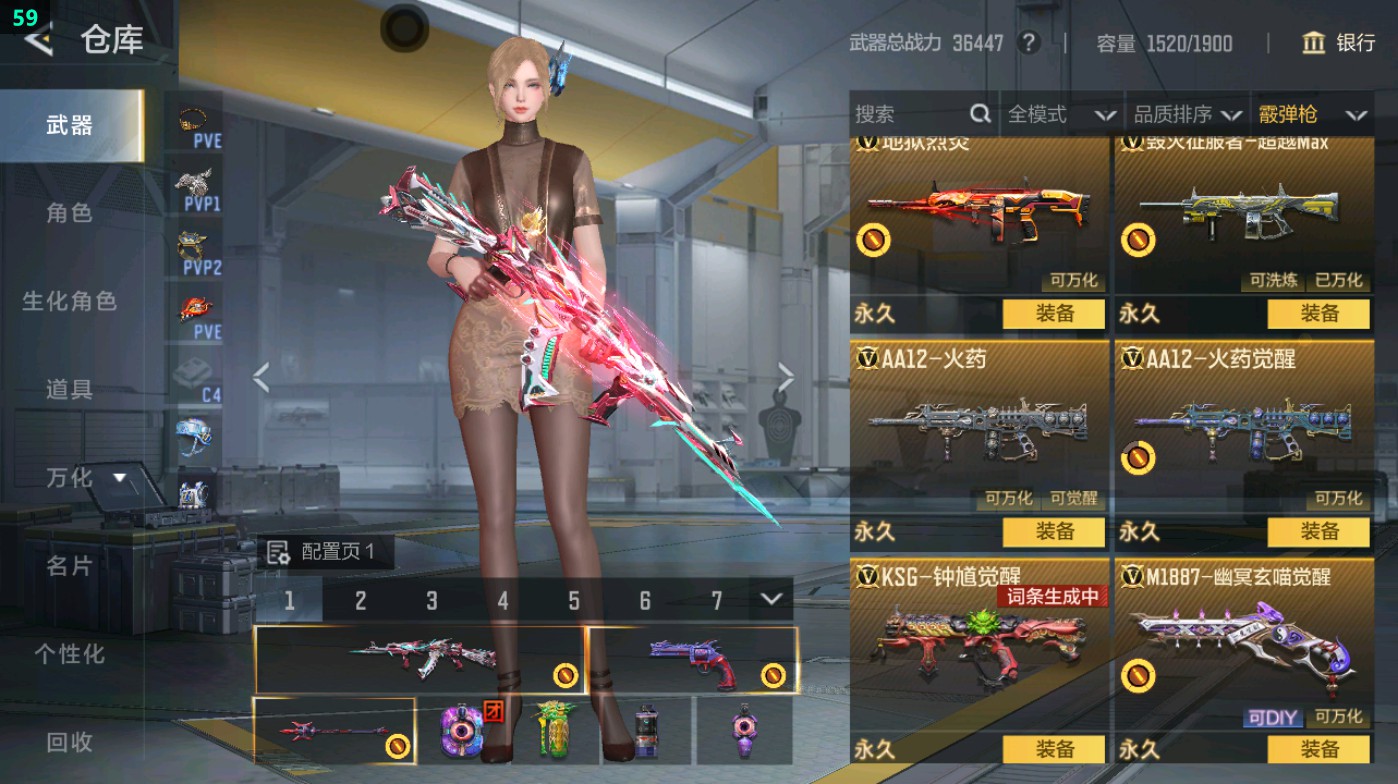Equip the M1887-幽冥玄喵觉醒 shotgun
Viewport: 1398px width, 784px height.
(1318, 749)
